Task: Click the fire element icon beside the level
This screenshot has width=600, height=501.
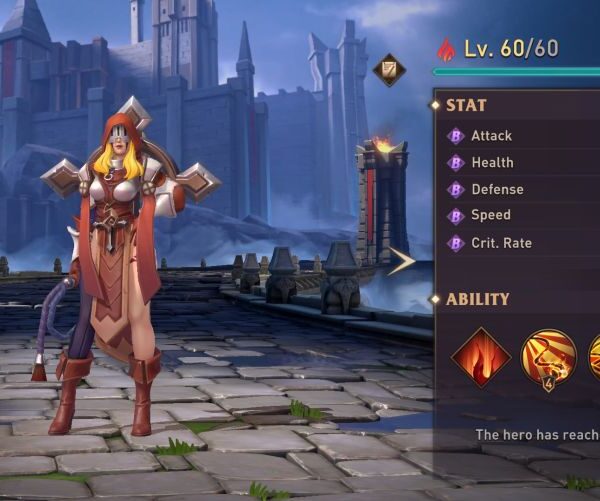Action: coord(446,48)
